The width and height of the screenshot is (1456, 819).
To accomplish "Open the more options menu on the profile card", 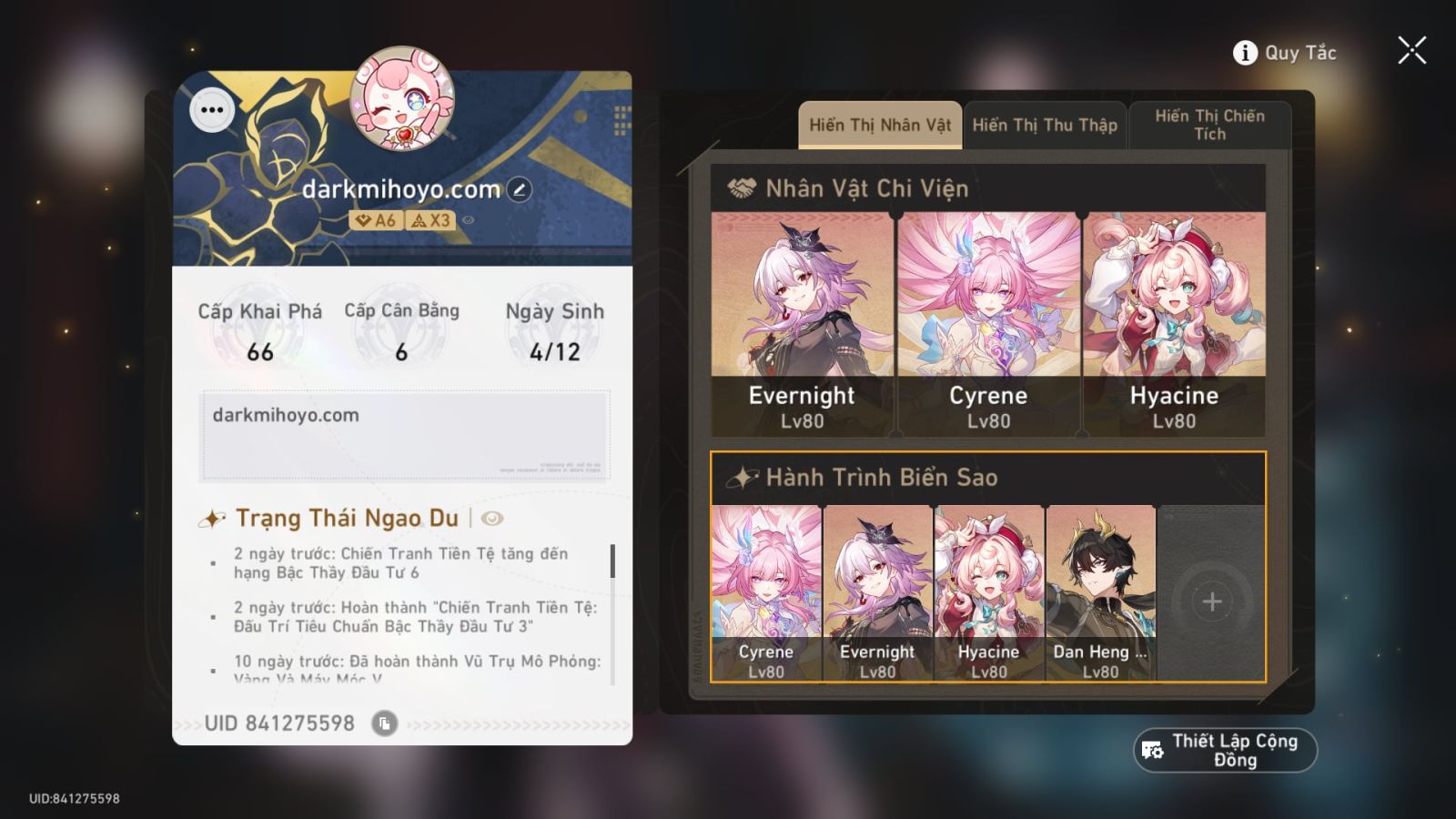I will point(214,110).
